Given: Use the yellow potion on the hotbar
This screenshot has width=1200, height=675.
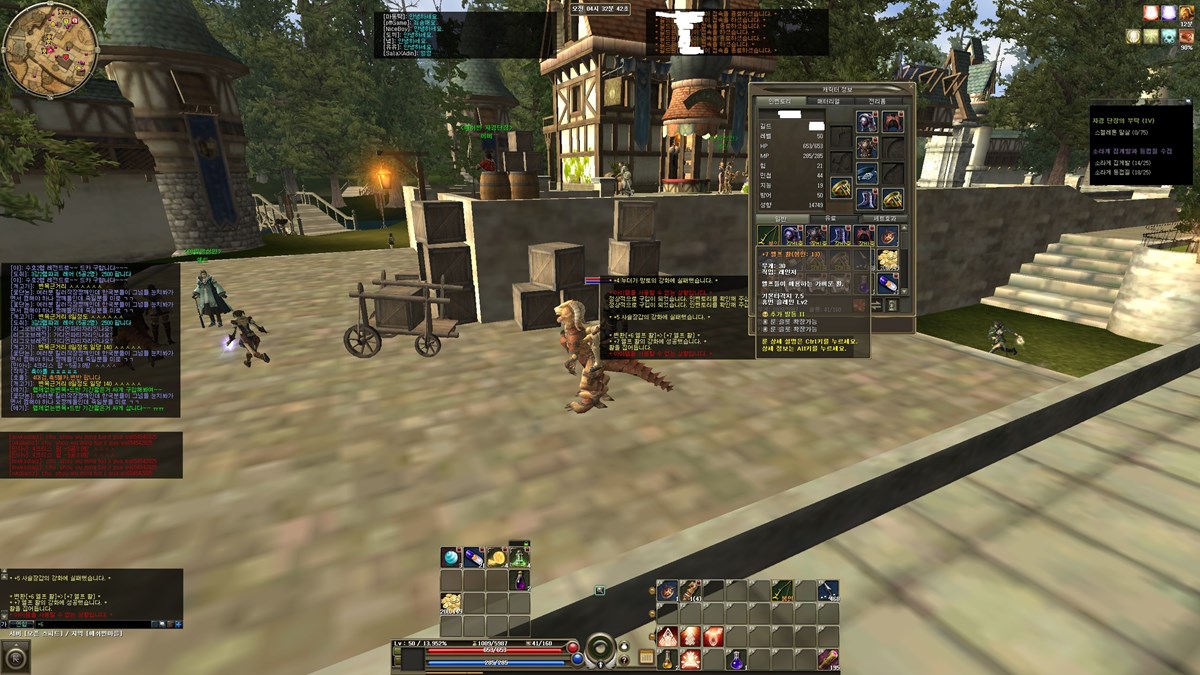Looking at the screenshot, I should [667, 659].
